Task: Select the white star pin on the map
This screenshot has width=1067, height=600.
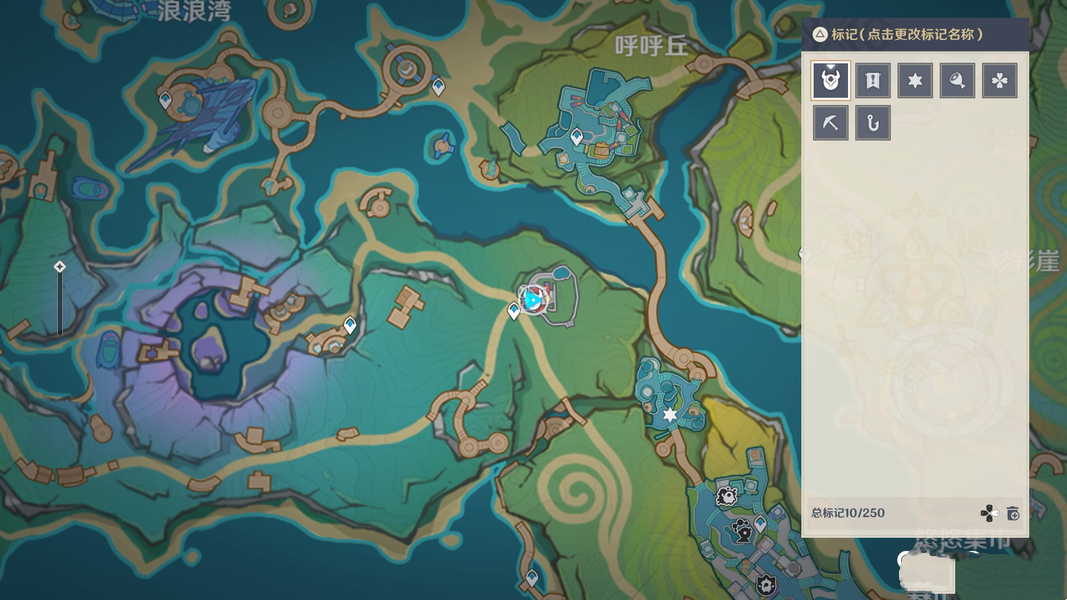Action: [x=670, y=414]
